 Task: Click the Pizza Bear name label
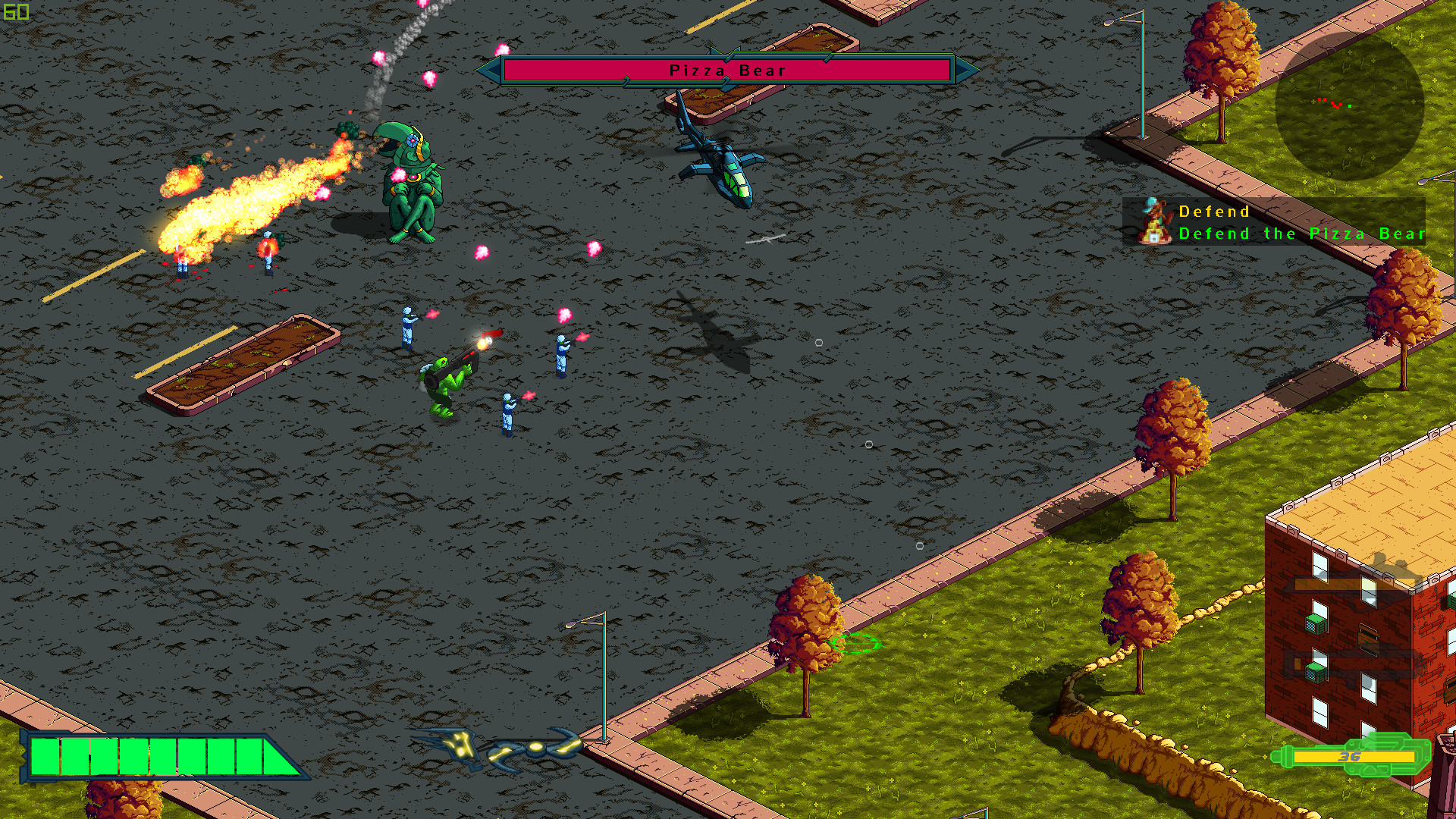[725, 71]
